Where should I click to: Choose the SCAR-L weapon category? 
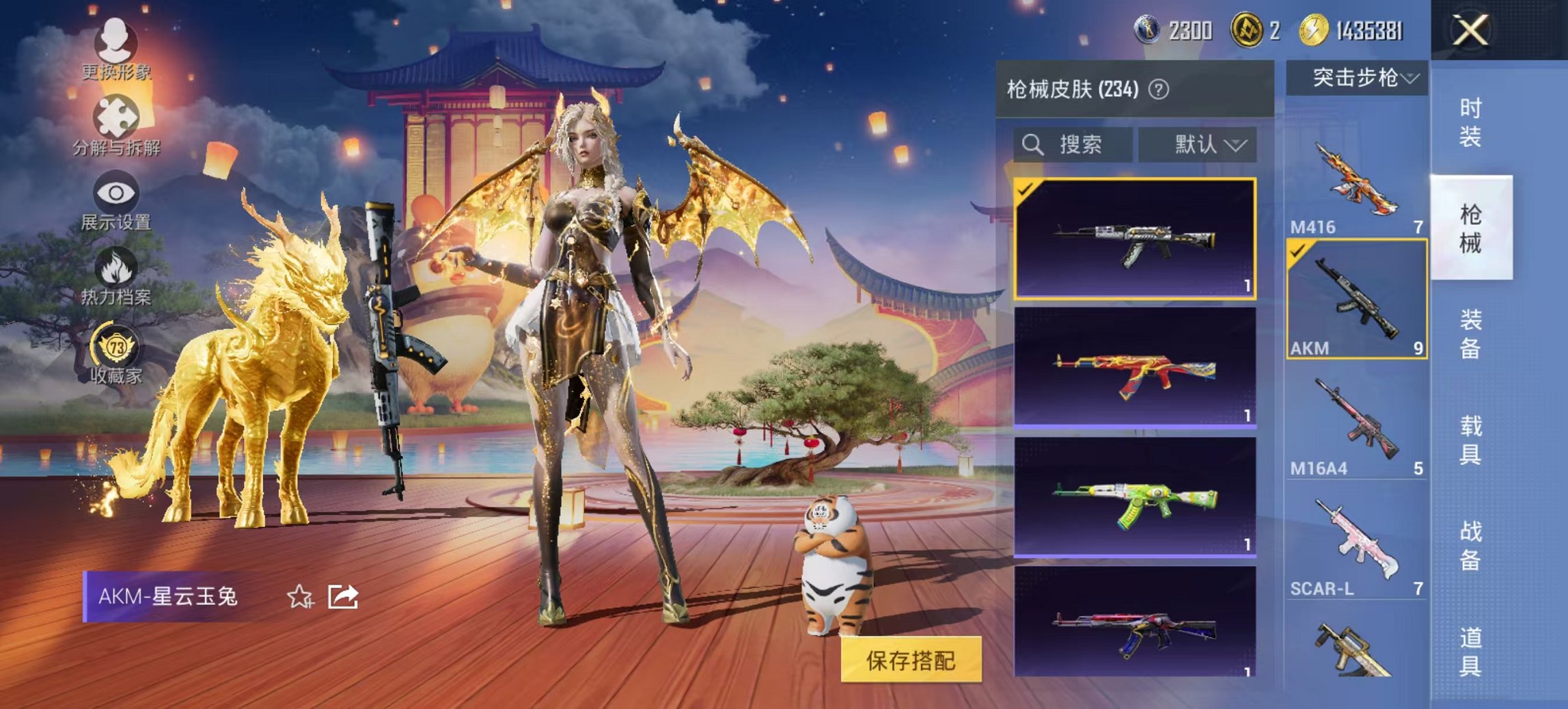(x=1356, y=546)
